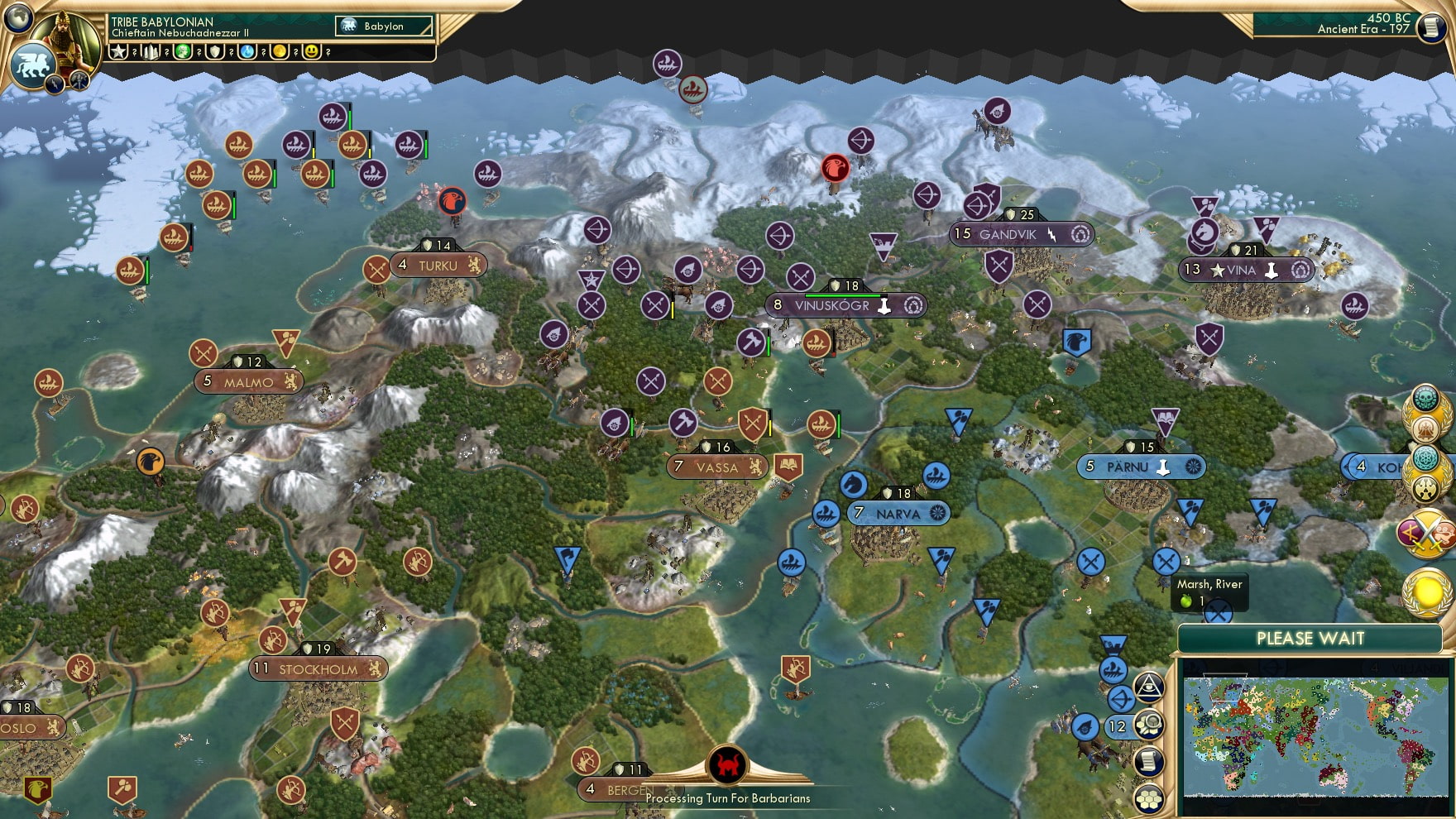Select the Vinuskögr city banner
Image resolution: width=1456 pixels, height=819 pixels.
(842, 305)
